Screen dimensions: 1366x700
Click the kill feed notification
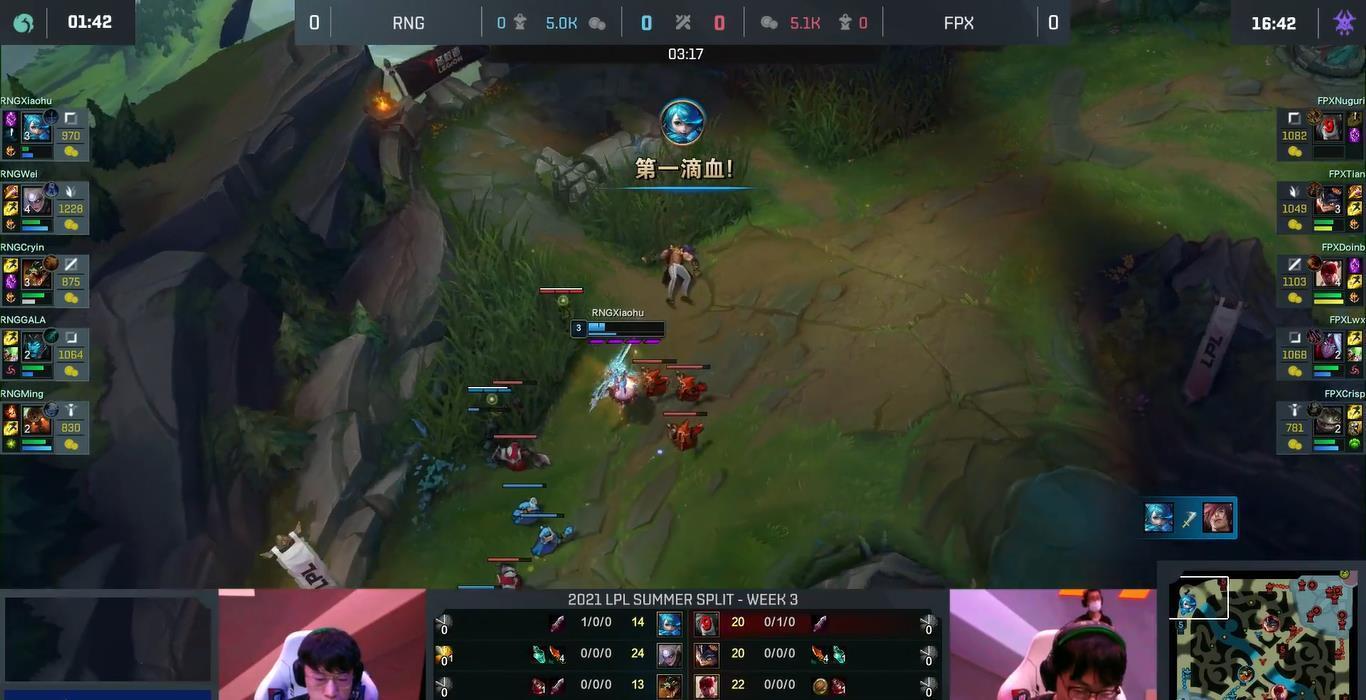[x=1188, y=518]
